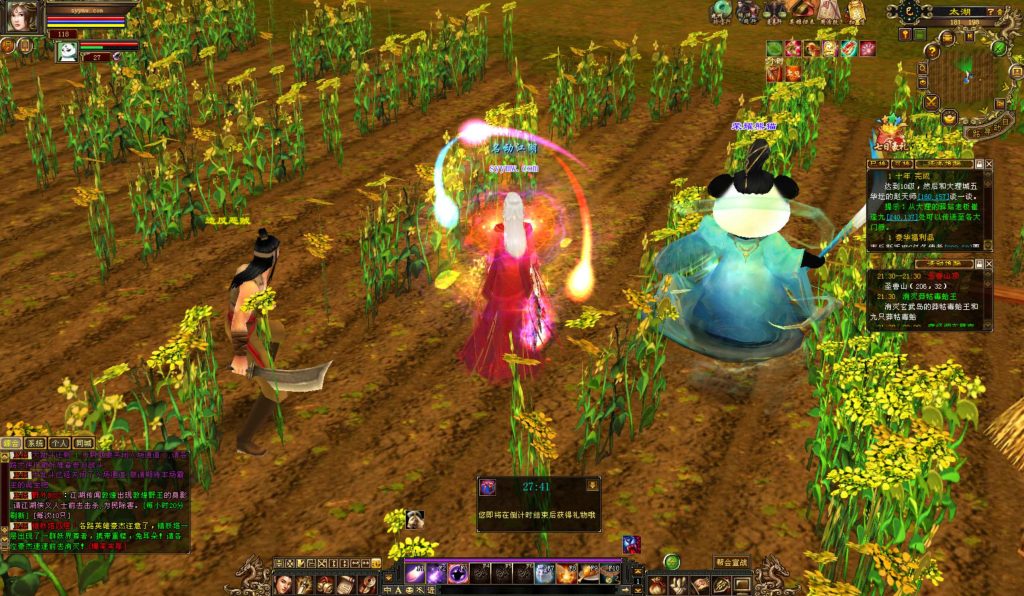Click the green round button above the bag bar

click(671, 562)
